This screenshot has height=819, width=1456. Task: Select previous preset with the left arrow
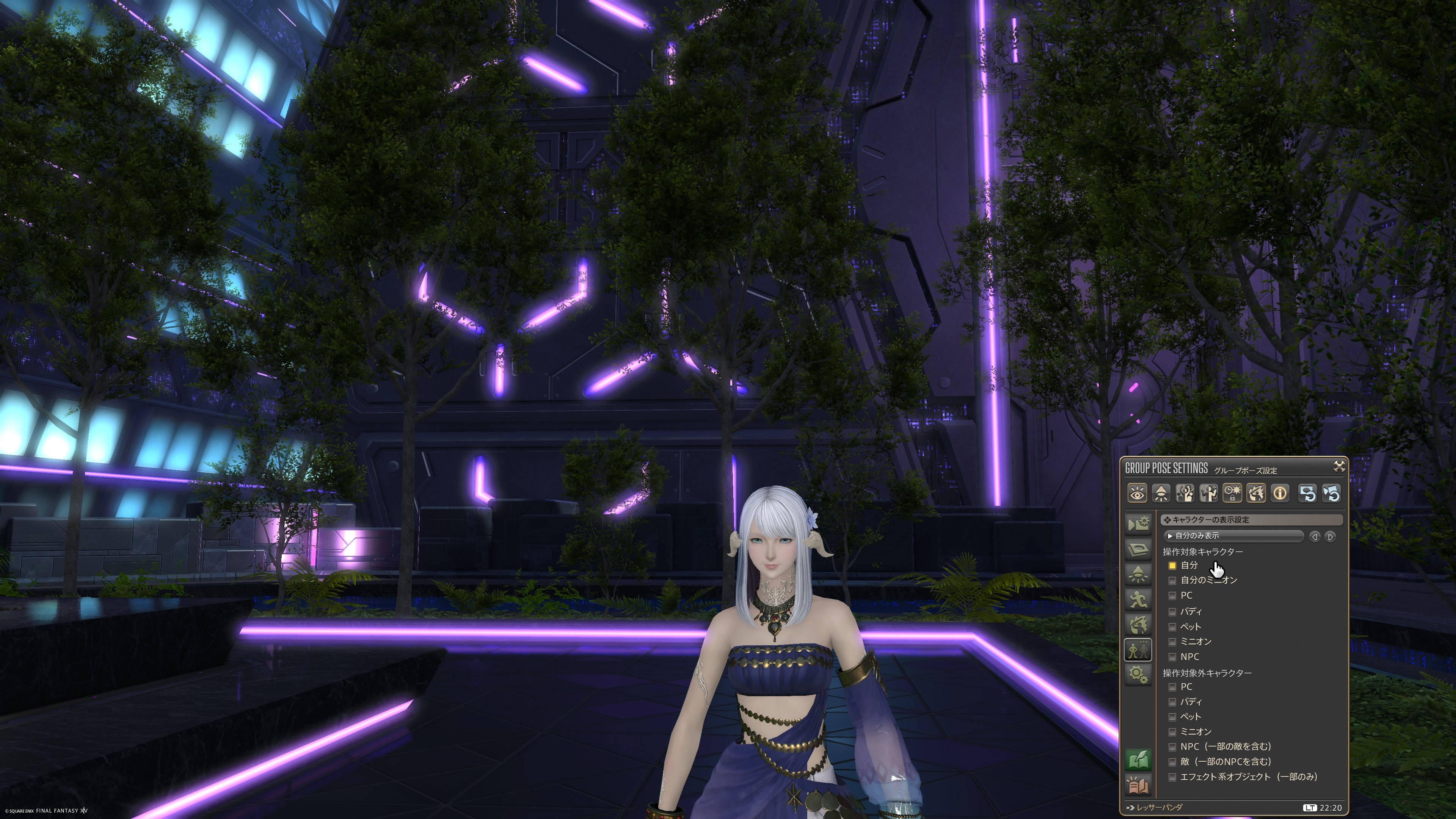(x=1315, y=537)
